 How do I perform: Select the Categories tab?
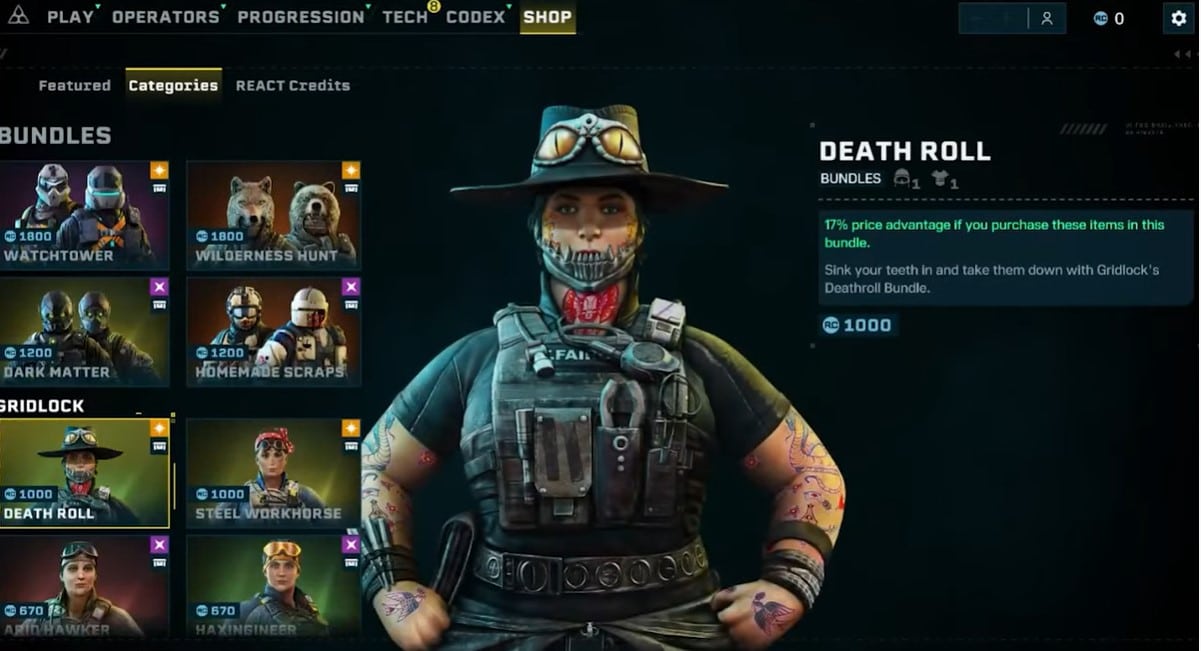(x=173, y=86)
